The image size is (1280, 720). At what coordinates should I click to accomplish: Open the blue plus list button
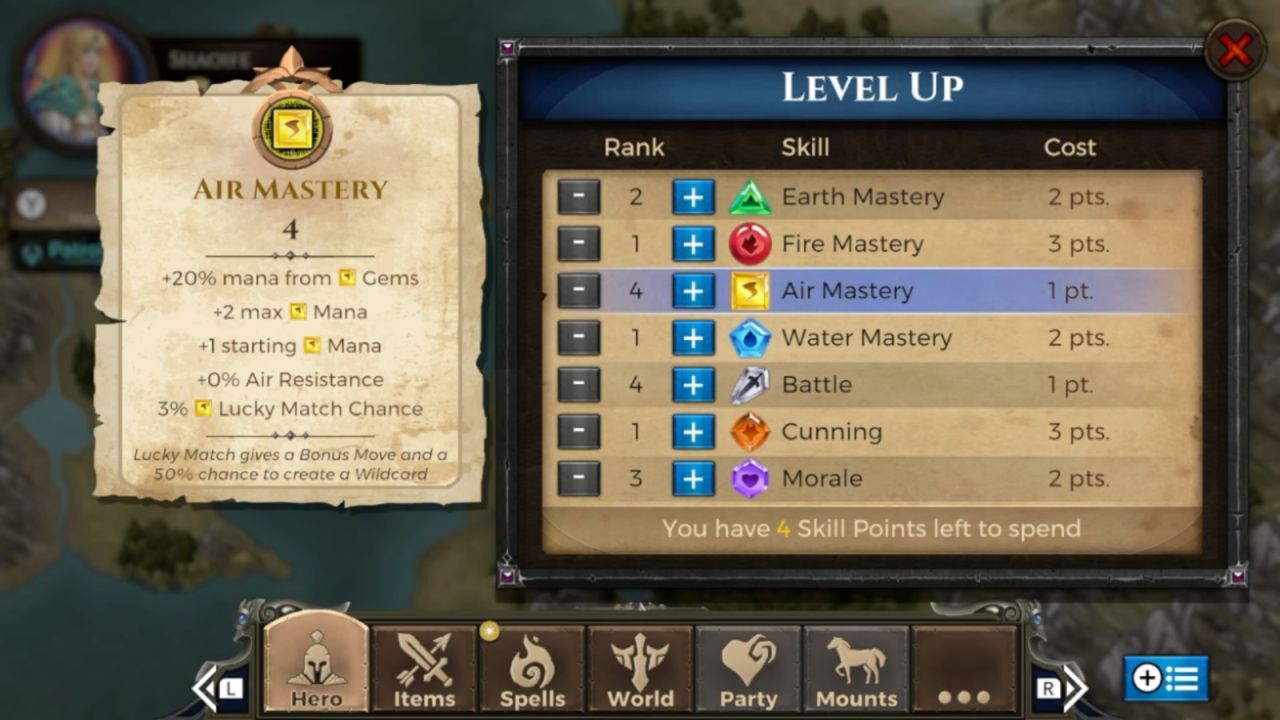1166,679
